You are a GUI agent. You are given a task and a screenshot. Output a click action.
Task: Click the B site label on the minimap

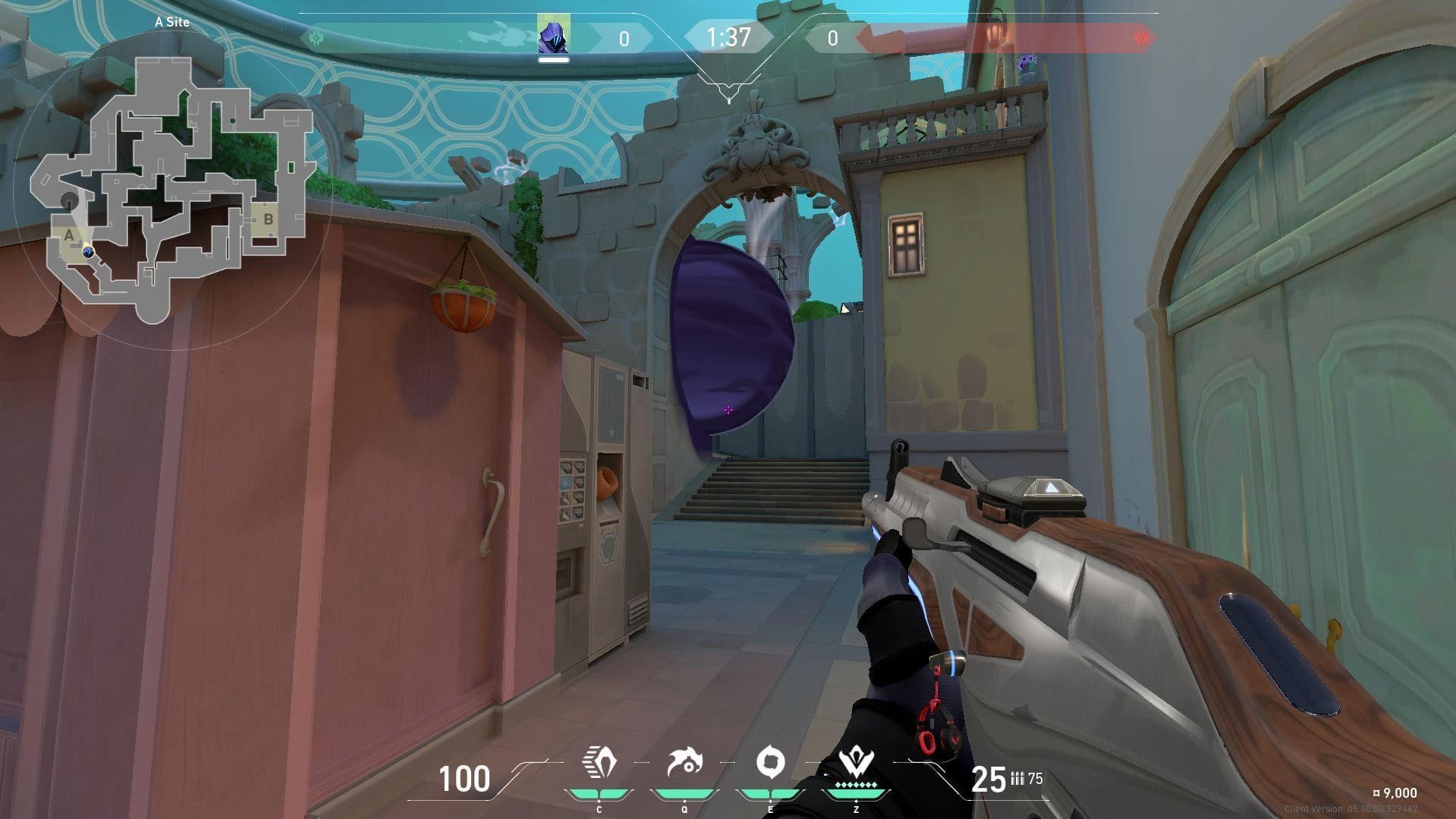tap(267, 219)
